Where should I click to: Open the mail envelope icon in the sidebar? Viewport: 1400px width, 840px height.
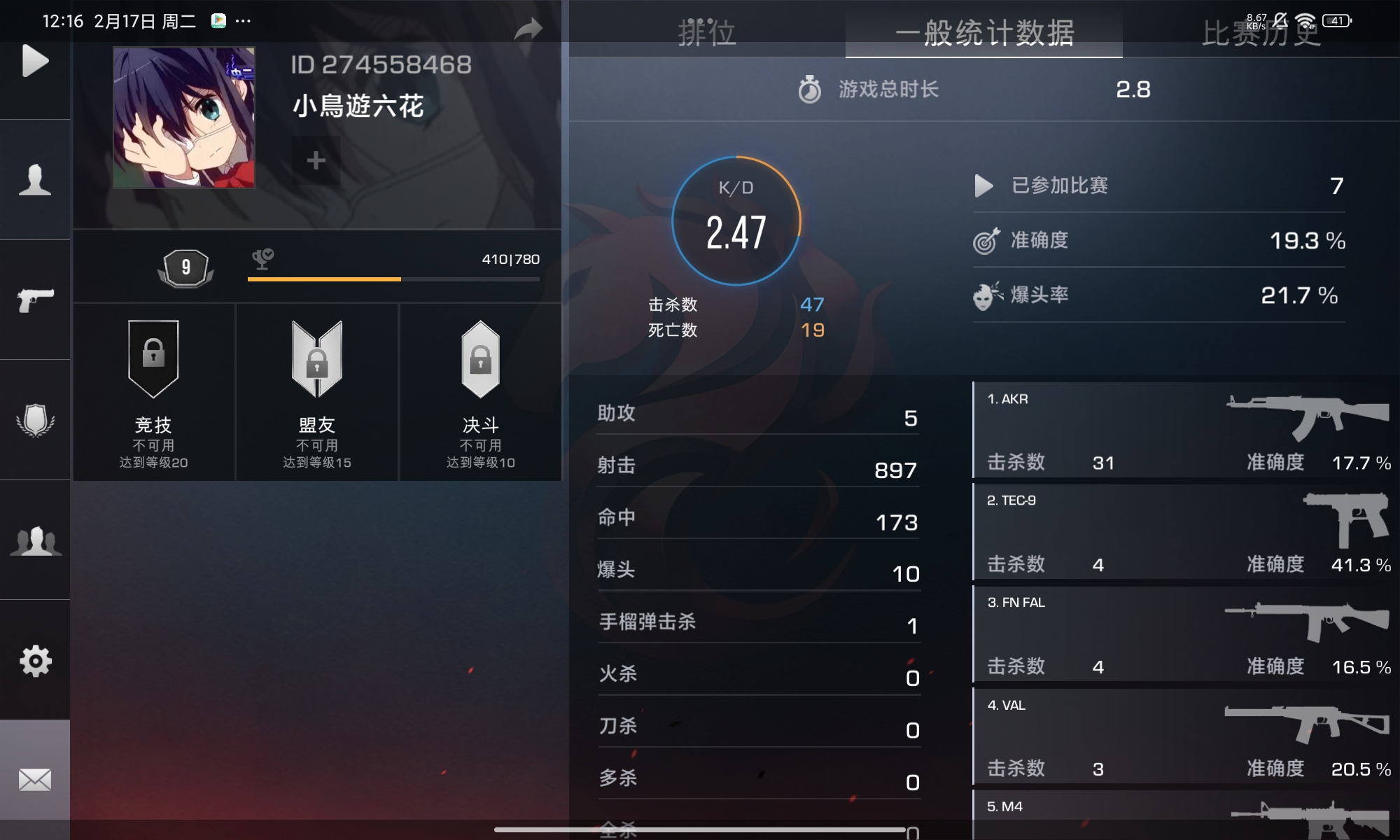tap(34, 778)
